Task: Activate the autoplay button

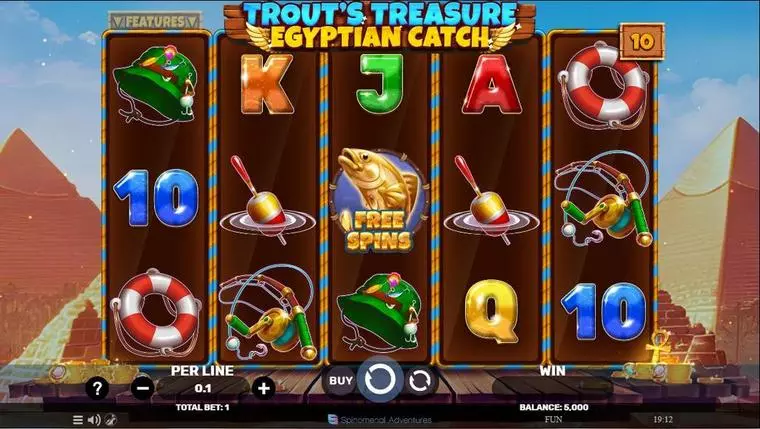Action: pos(420,381)
